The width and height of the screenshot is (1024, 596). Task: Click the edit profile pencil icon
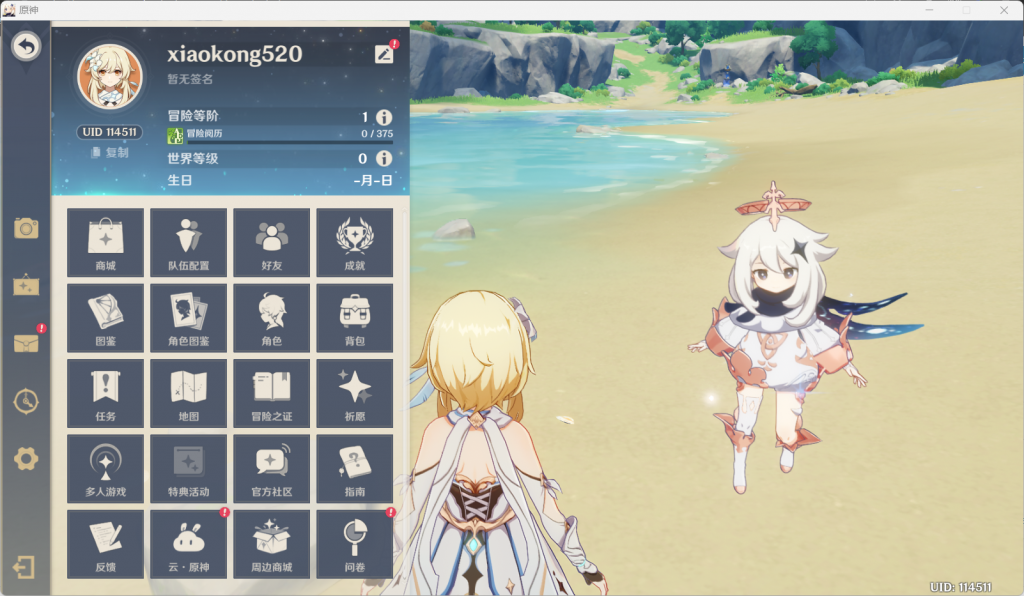click(384, 54)
